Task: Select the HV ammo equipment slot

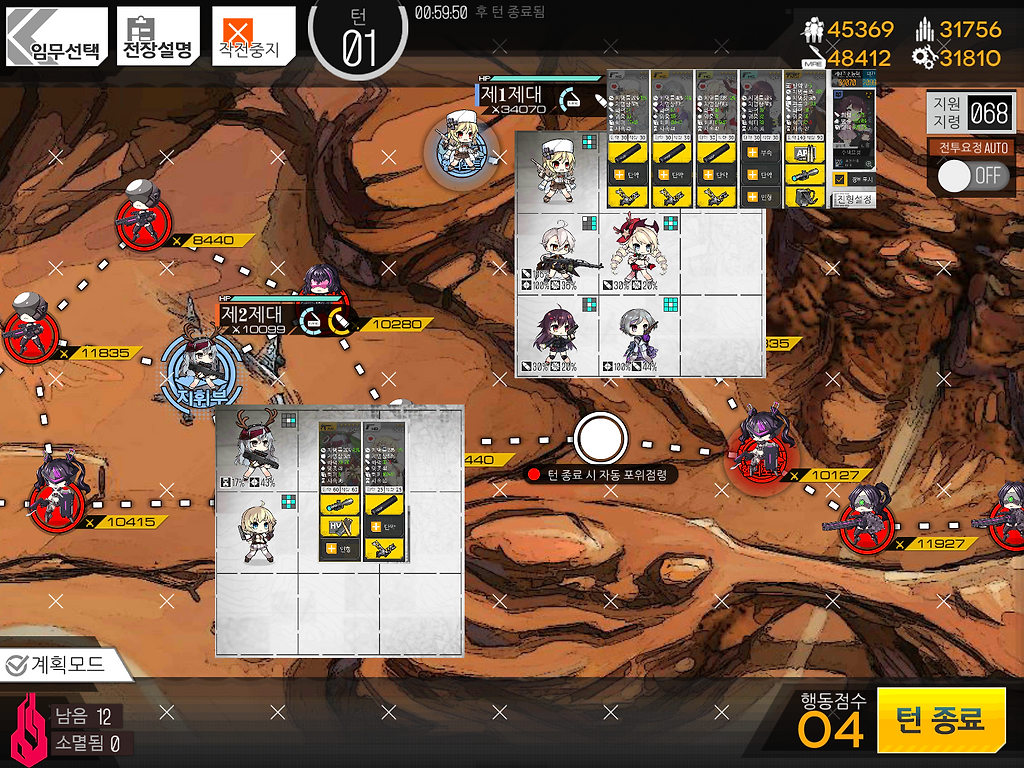Action: point(339,527)
